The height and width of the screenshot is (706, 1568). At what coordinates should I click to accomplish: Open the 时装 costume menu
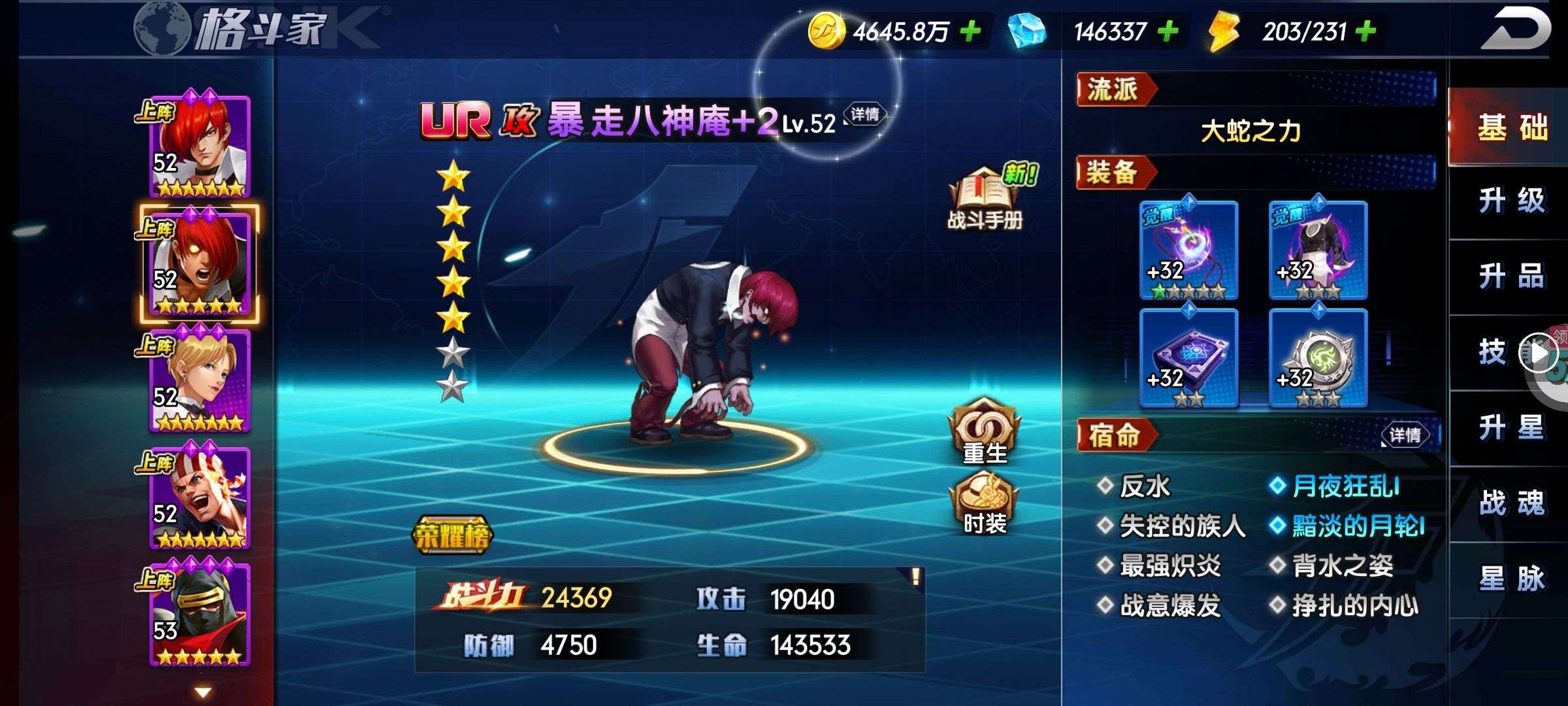point(985,504)
